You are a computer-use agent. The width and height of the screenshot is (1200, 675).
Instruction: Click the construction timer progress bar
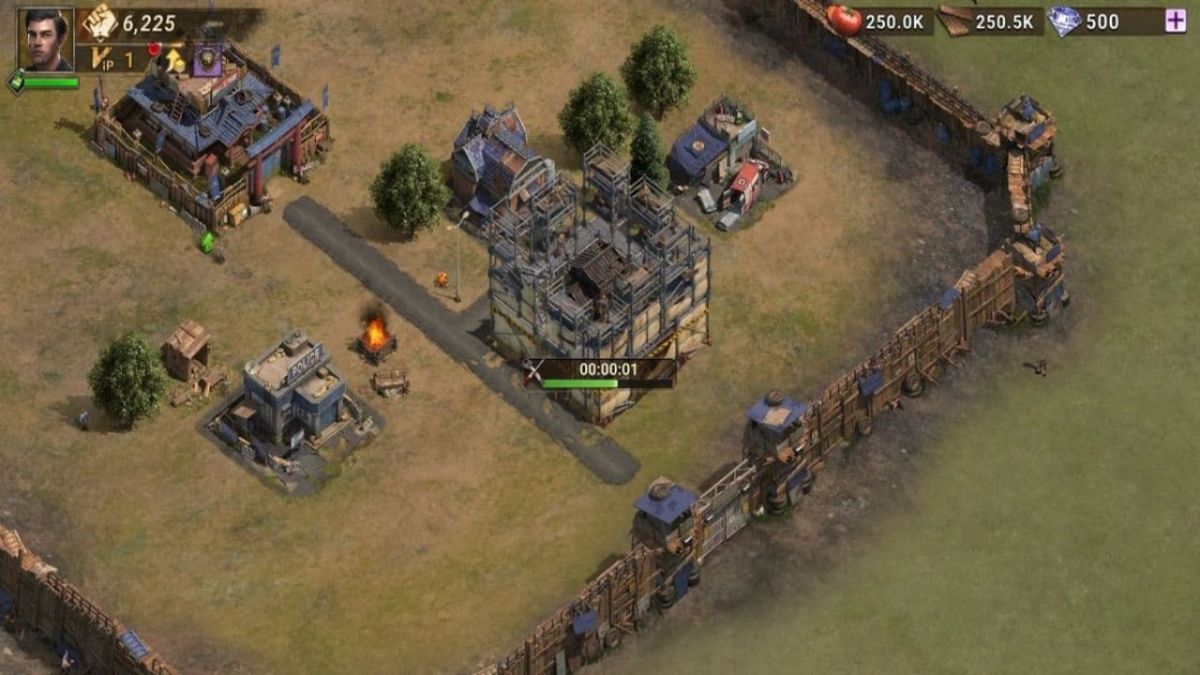(607, 383)
